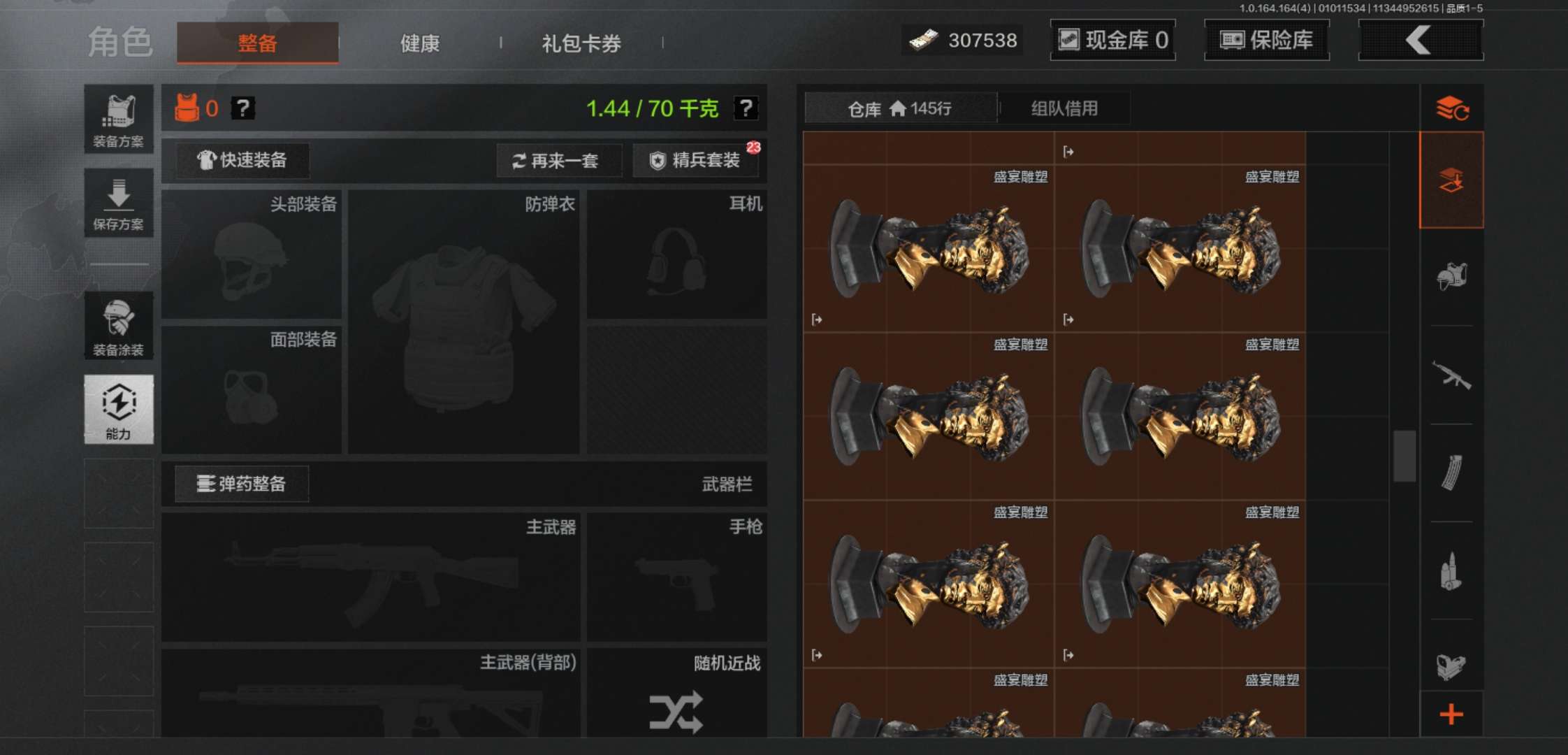Open the 精兵套装 dropdown with badge 23
This screenshot has width=1568, height=755.
point(696,160)
